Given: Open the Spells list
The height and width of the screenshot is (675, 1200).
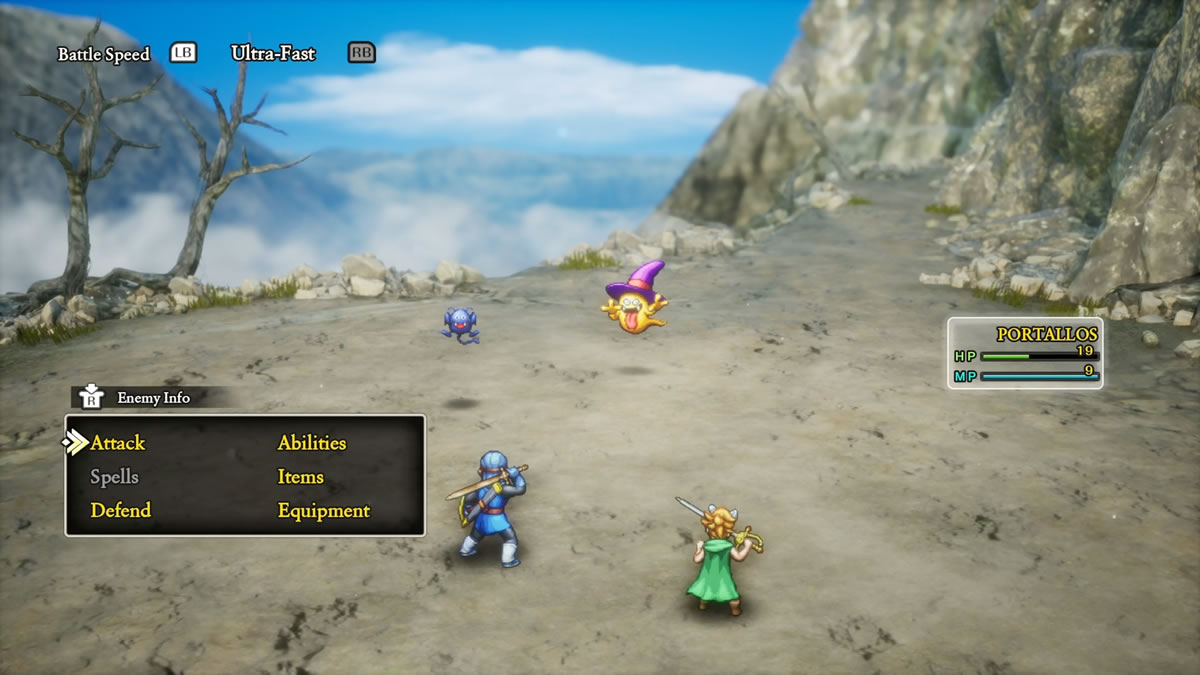Looking at the screenshot, I should coord(114,477).
